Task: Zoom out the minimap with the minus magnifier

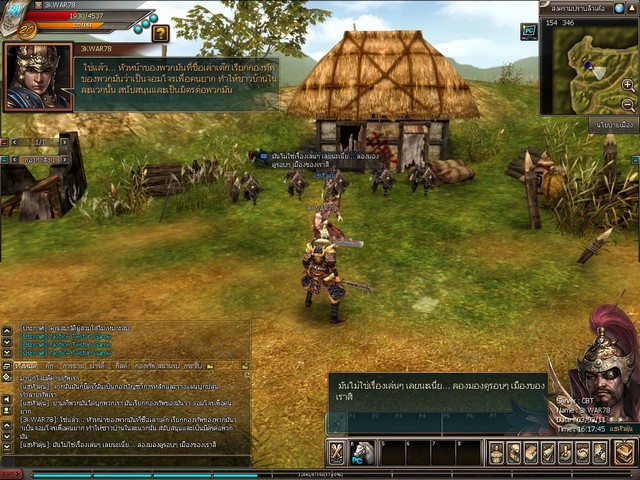Action: pyautogui.click(x=628, y=104)
